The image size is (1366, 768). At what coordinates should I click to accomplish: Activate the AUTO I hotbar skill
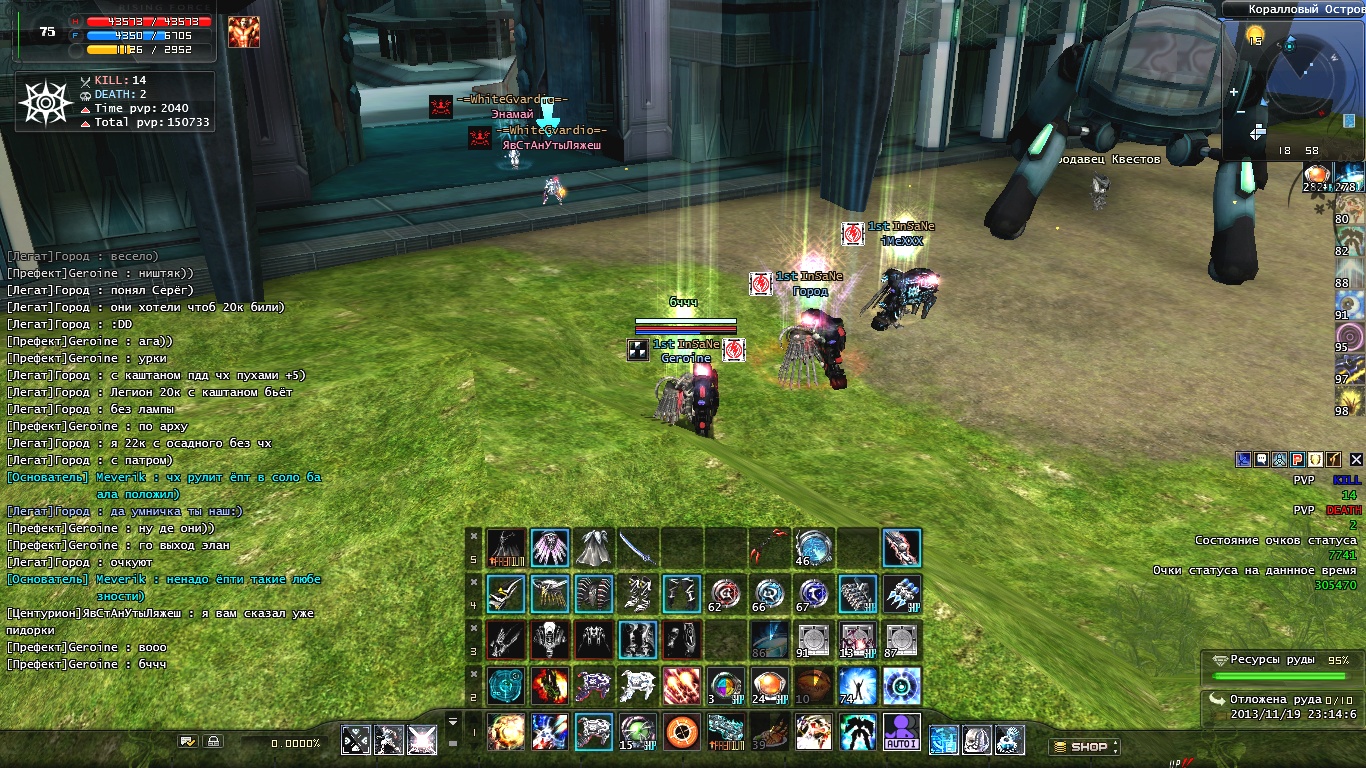[901, 732]
